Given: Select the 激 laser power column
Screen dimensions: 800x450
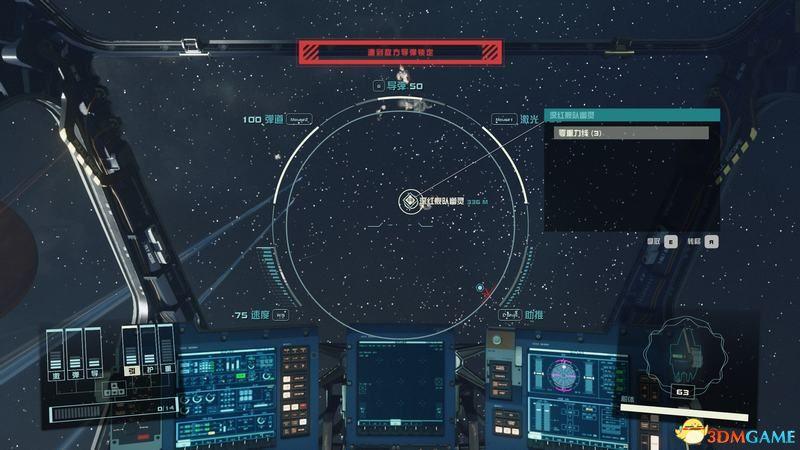Looking at the screenshot, I should [56, 352].
